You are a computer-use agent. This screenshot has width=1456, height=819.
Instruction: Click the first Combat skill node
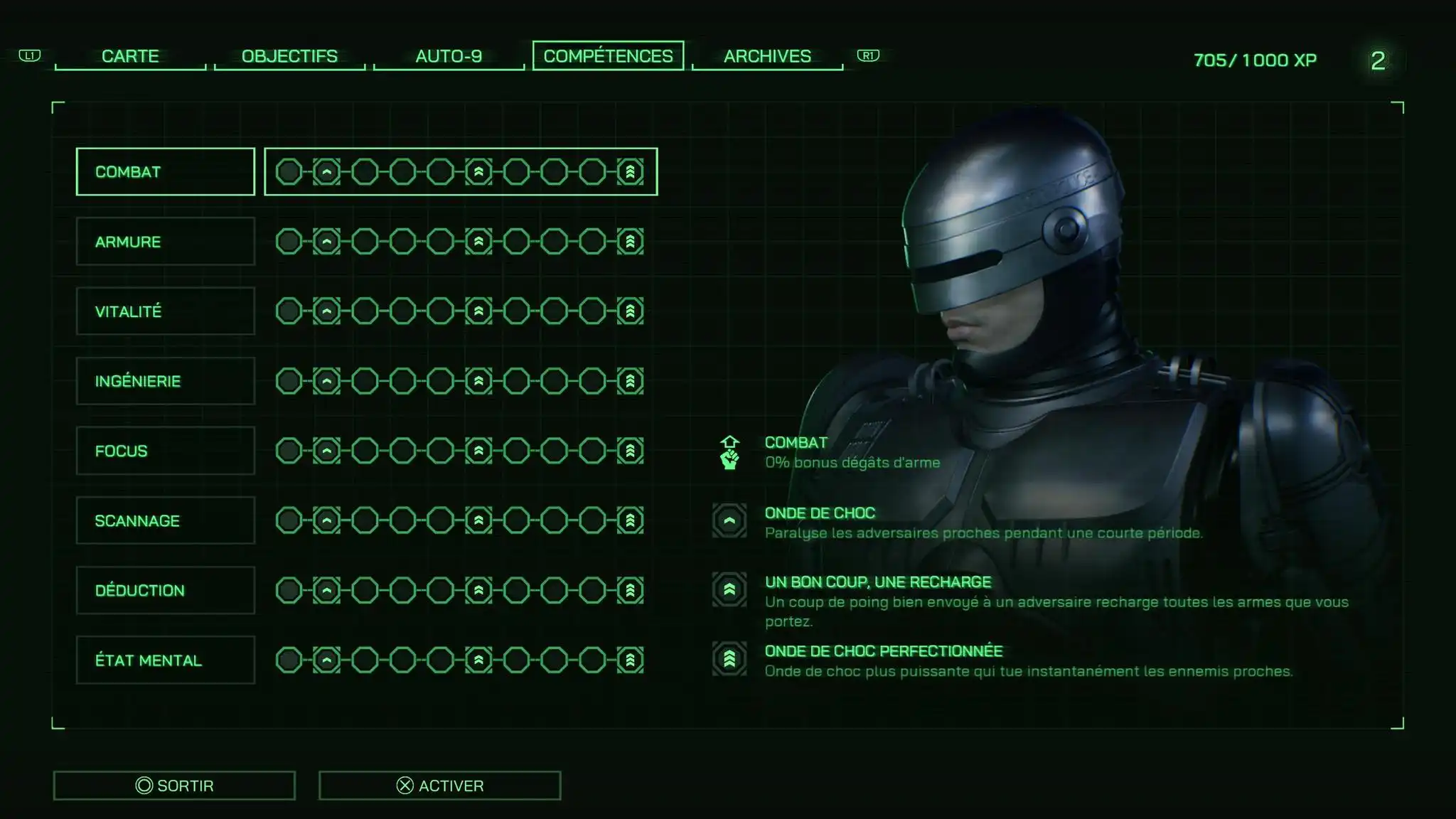click(289, 172)
